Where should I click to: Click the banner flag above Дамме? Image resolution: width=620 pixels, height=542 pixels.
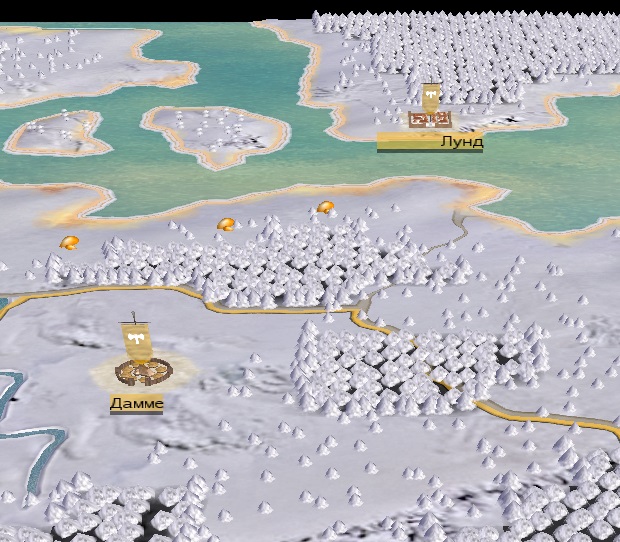pos(135,338)
